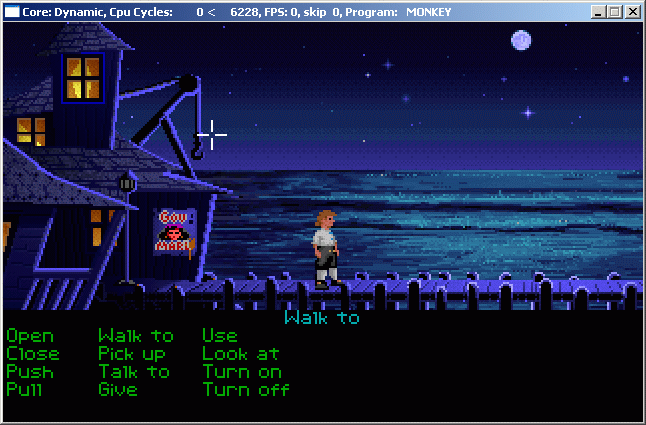Select the Push verb
This screenshot has height=425, width=646.
(x=30, y=372)
